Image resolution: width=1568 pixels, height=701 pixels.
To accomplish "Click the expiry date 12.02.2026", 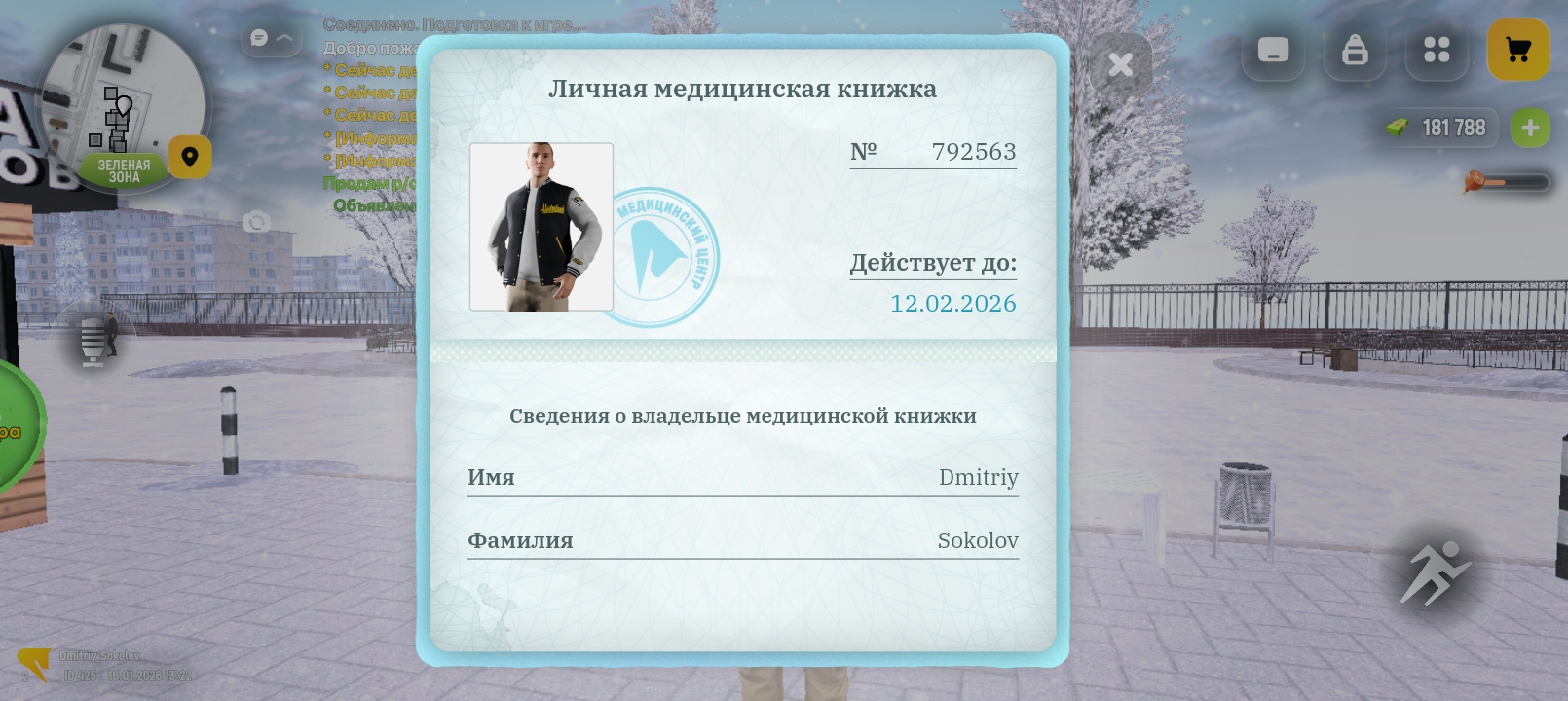I will pyautogui.click(x=952, y=303).
